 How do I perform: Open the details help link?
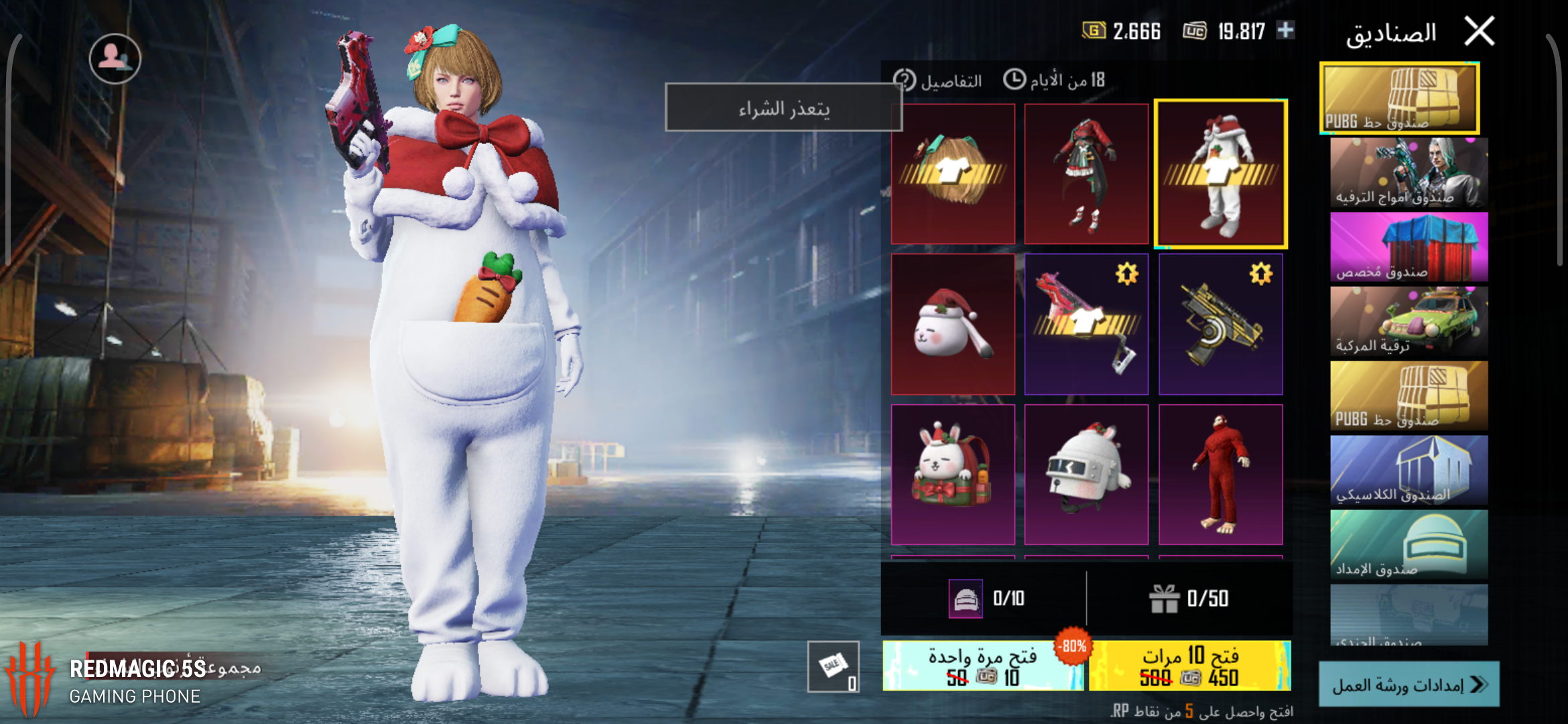point(938,81)
